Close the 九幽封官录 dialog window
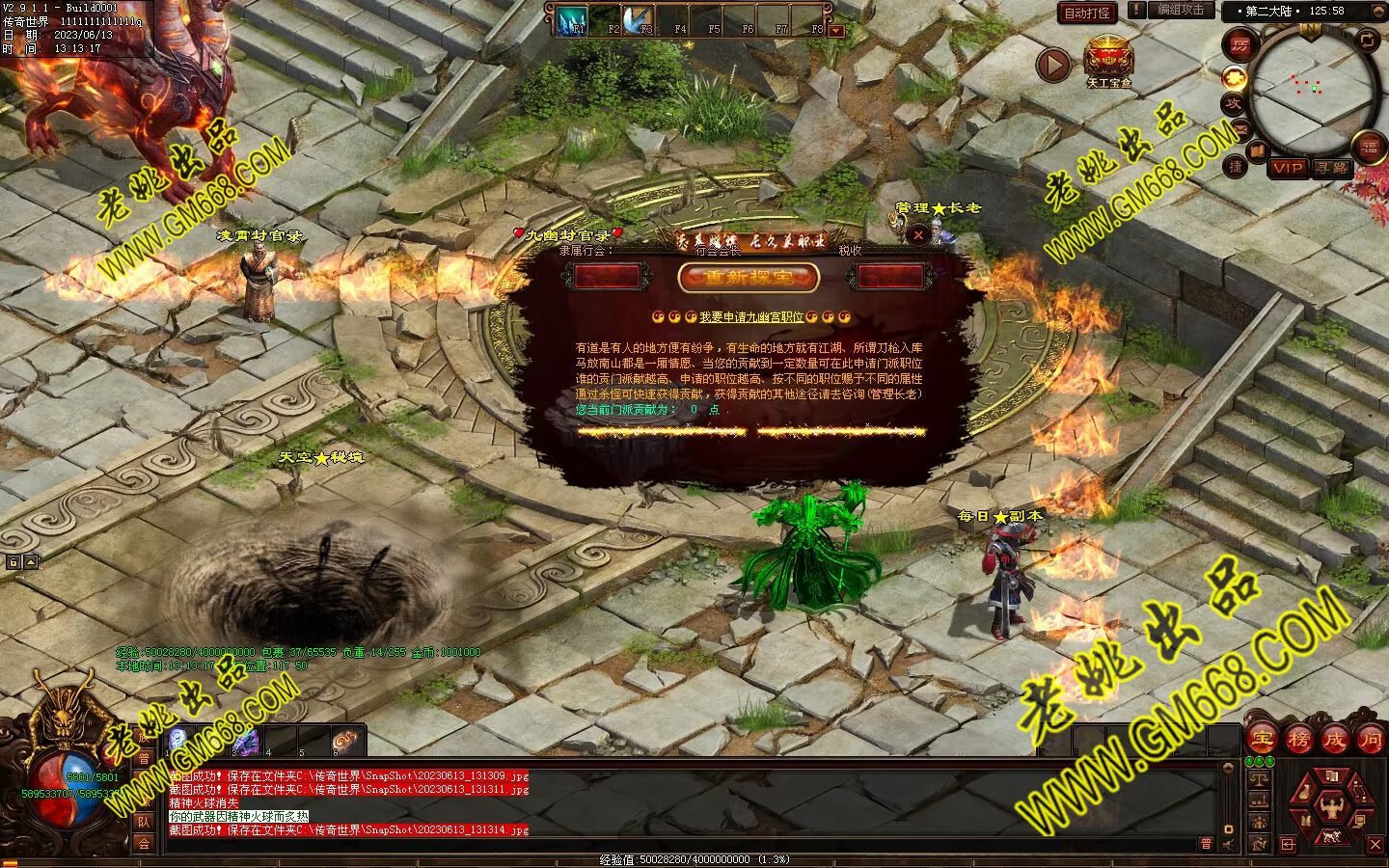The image size is (1389, 868). click(x=918, y=233)
